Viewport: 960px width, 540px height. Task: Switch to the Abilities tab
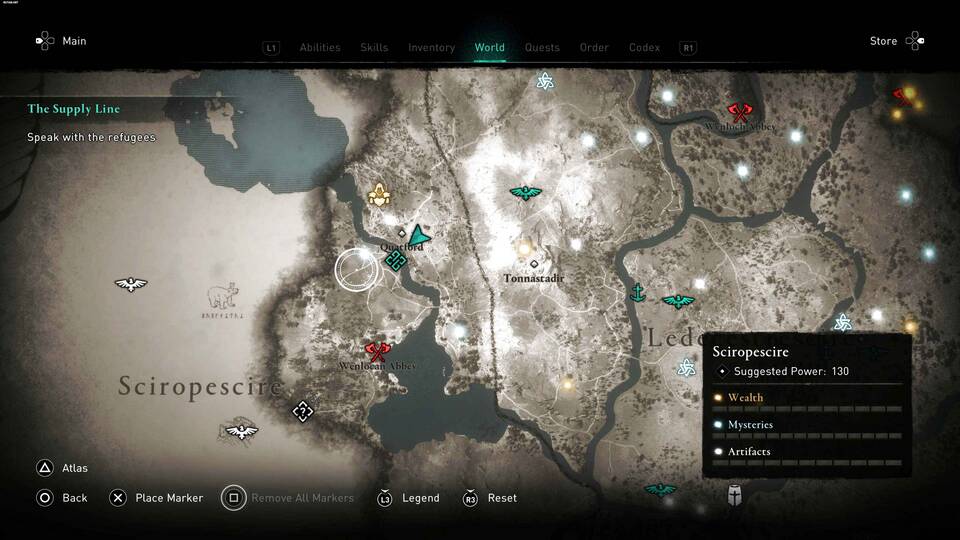tap(320, 47)
